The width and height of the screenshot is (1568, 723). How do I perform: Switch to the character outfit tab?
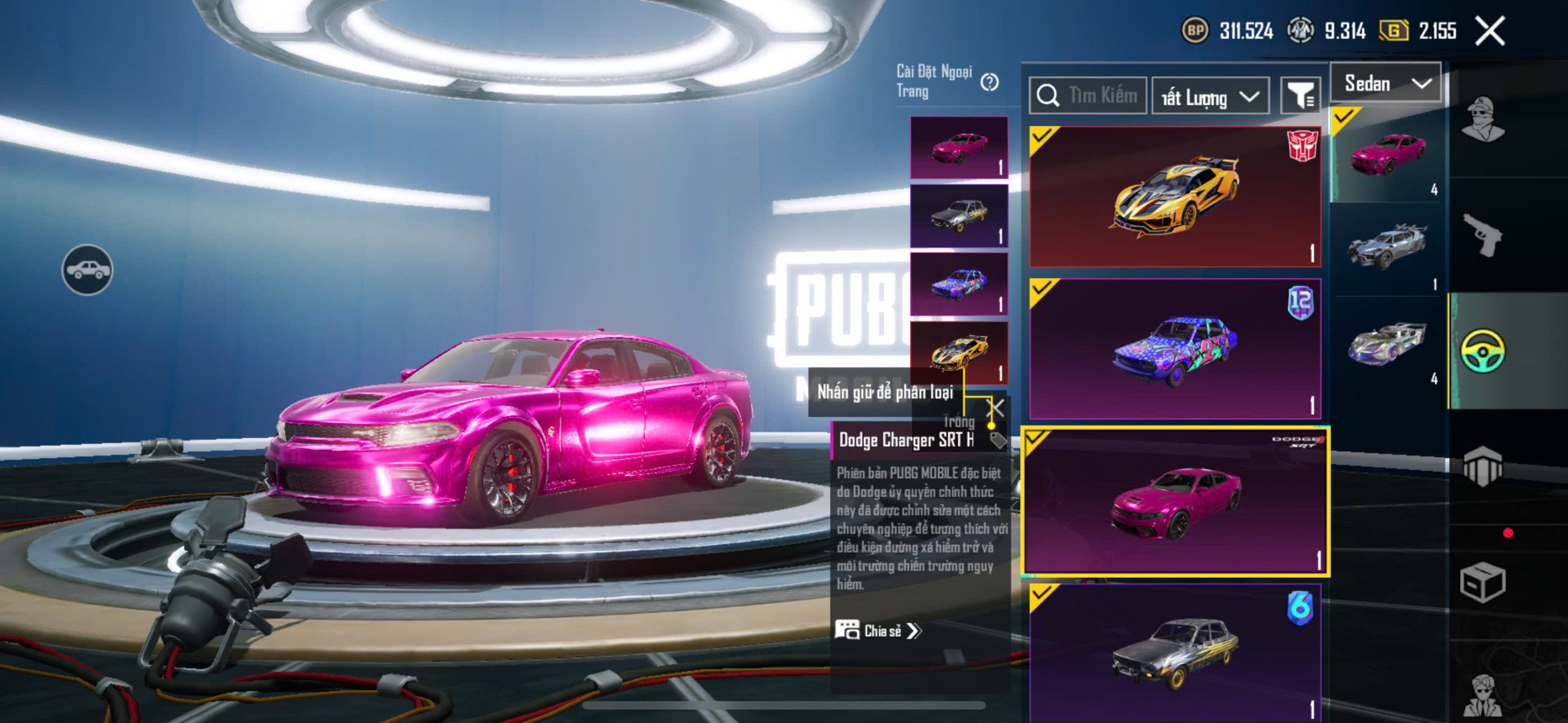1482,119
